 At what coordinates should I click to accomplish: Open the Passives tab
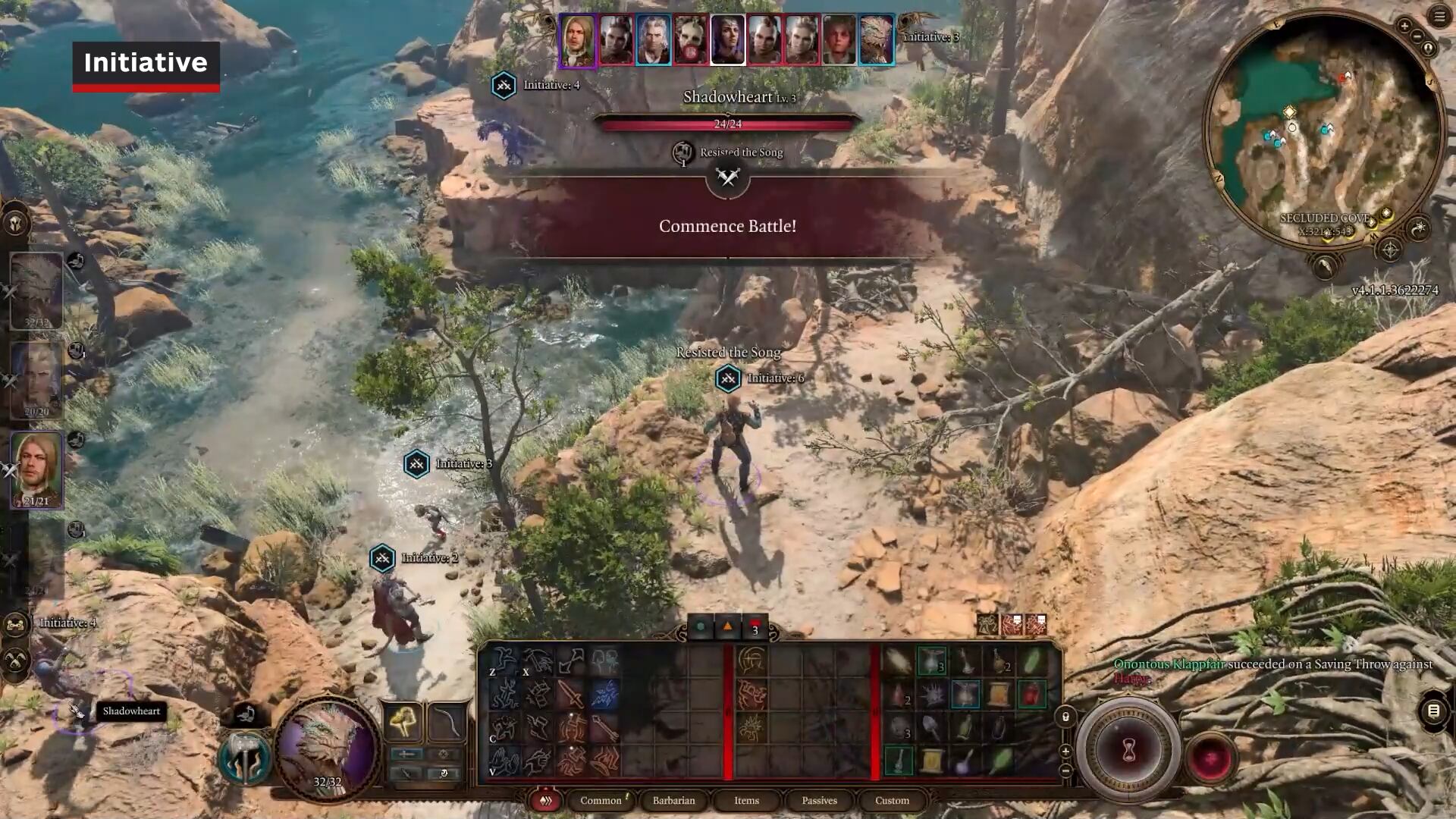819,800
